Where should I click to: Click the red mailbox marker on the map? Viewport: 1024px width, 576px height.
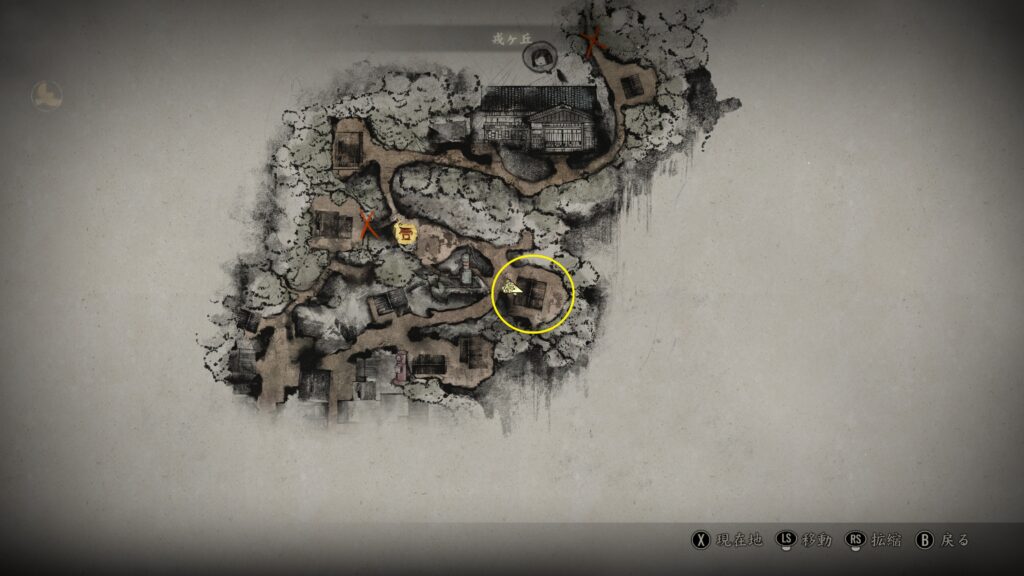(x=402, y=366)
